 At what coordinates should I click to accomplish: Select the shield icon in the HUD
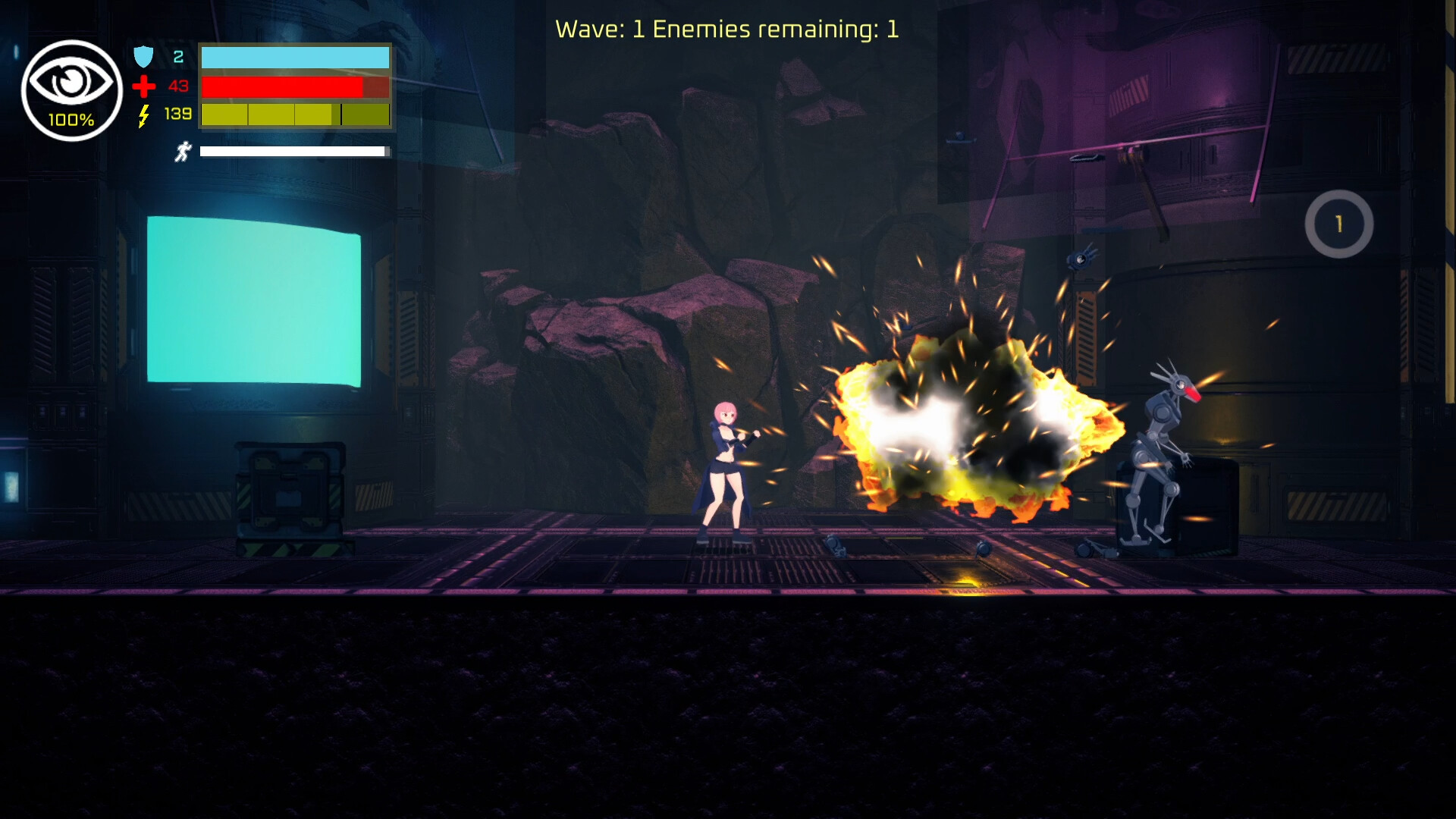click(x=143, y=56)
